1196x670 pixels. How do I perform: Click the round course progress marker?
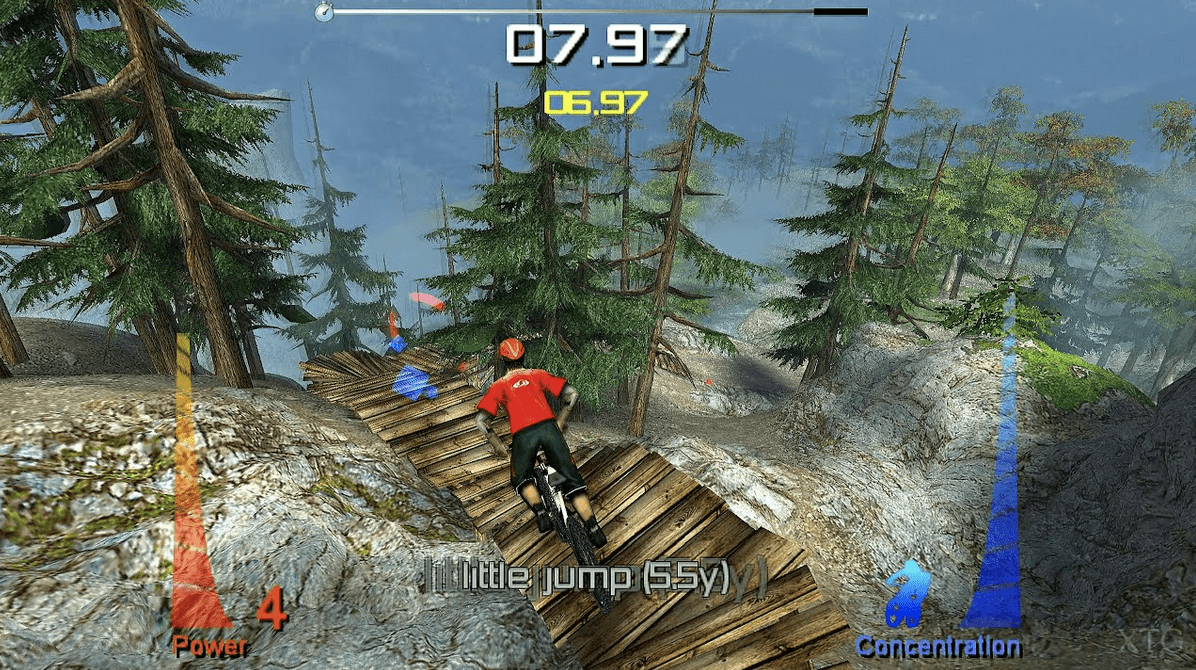(323, 12)
